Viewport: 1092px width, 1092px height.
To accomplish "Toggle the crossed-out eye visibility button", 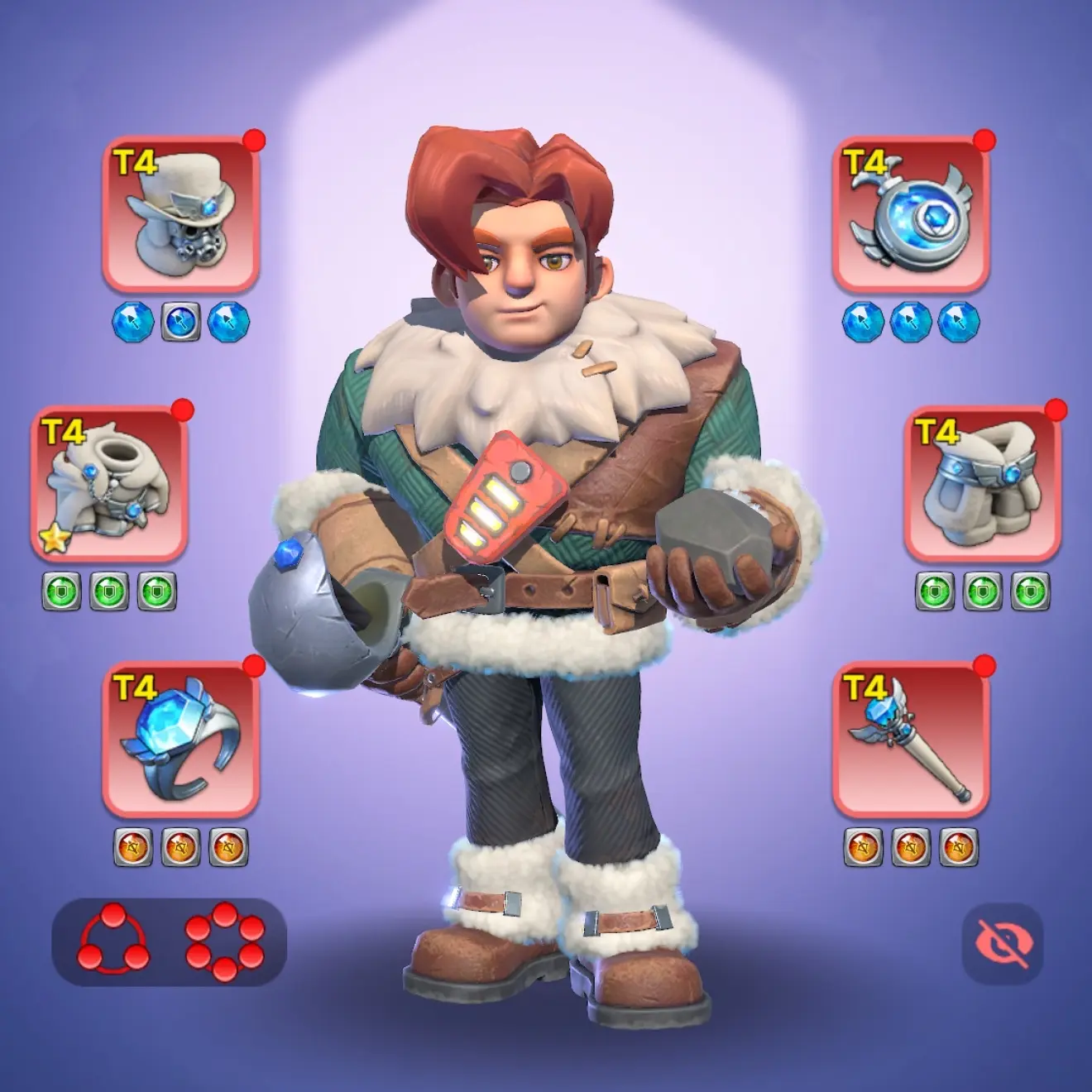I will (1003, 944).
